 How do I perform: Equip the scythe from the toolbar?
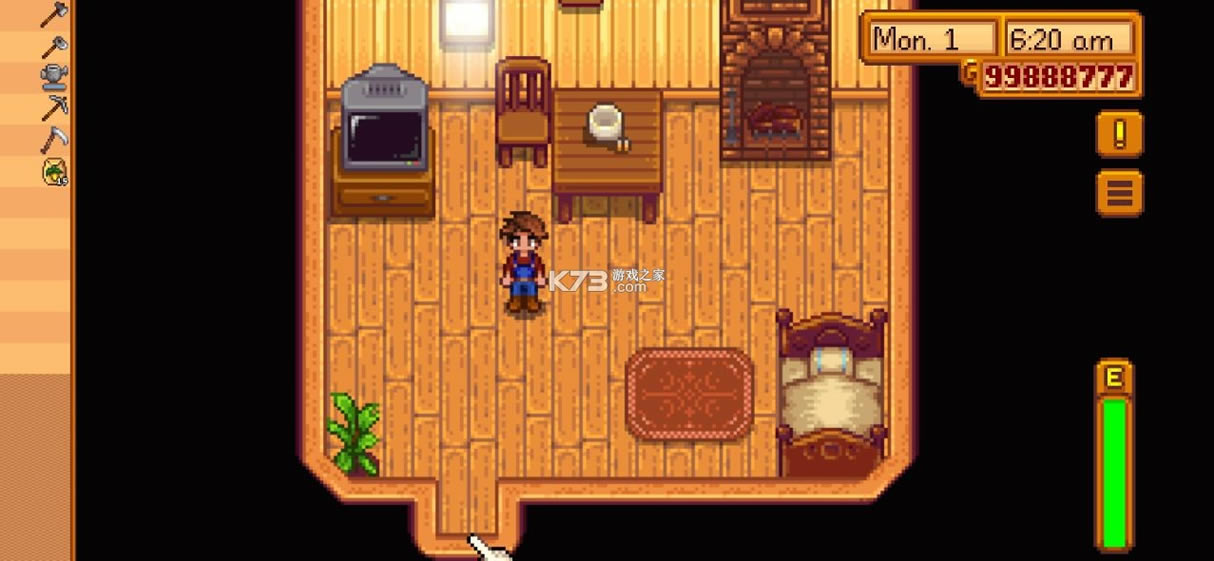click(x=54, y=139)
